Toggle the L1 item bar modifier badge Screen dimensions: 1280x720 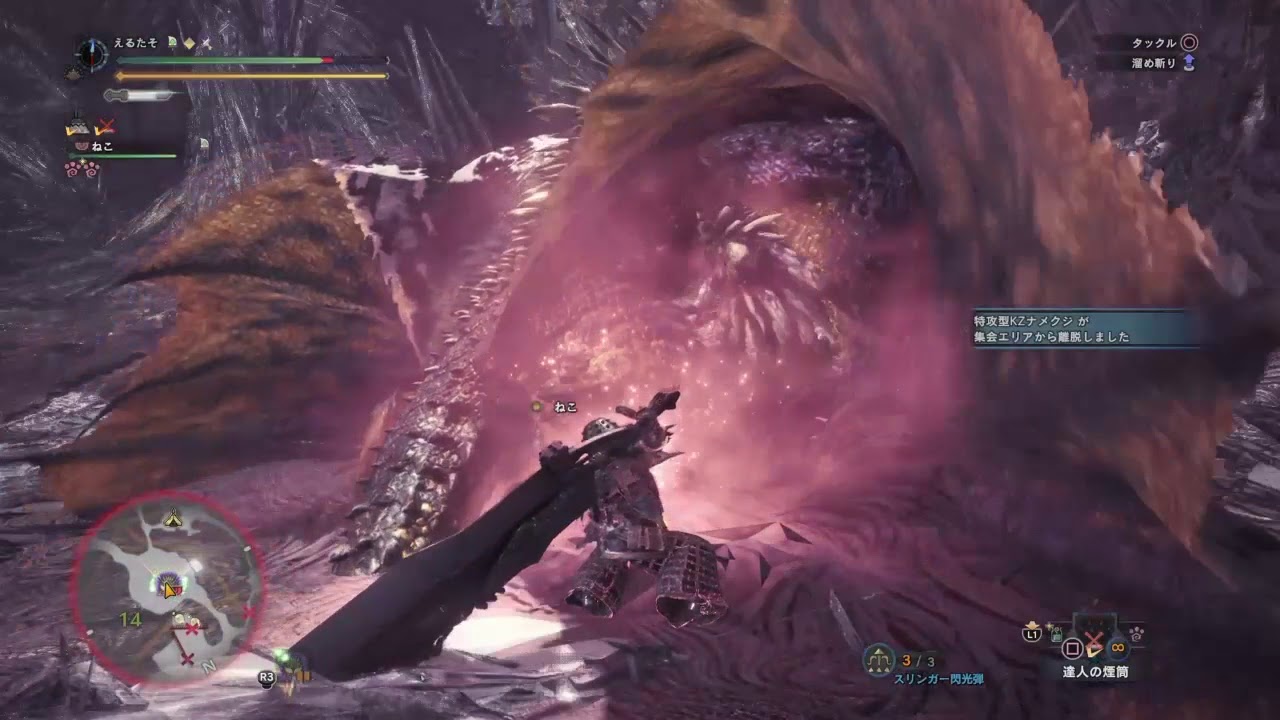(x=1031, y=633)
